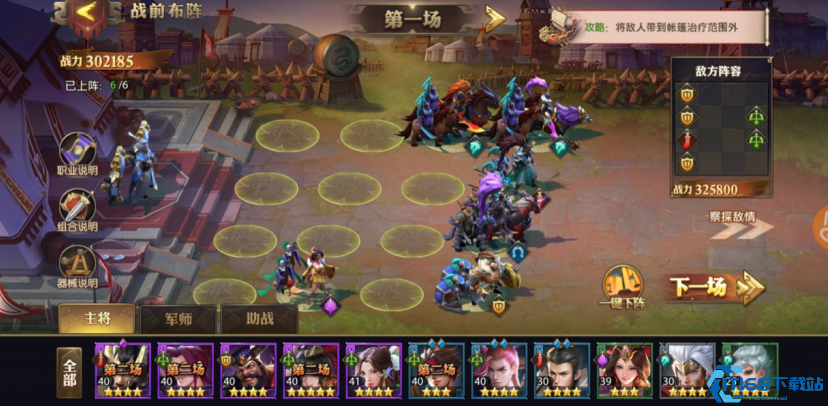The width and height of the screenshot is (828, 406).
Task: Open 器械说明 siege equipment info
Action: 77,266
